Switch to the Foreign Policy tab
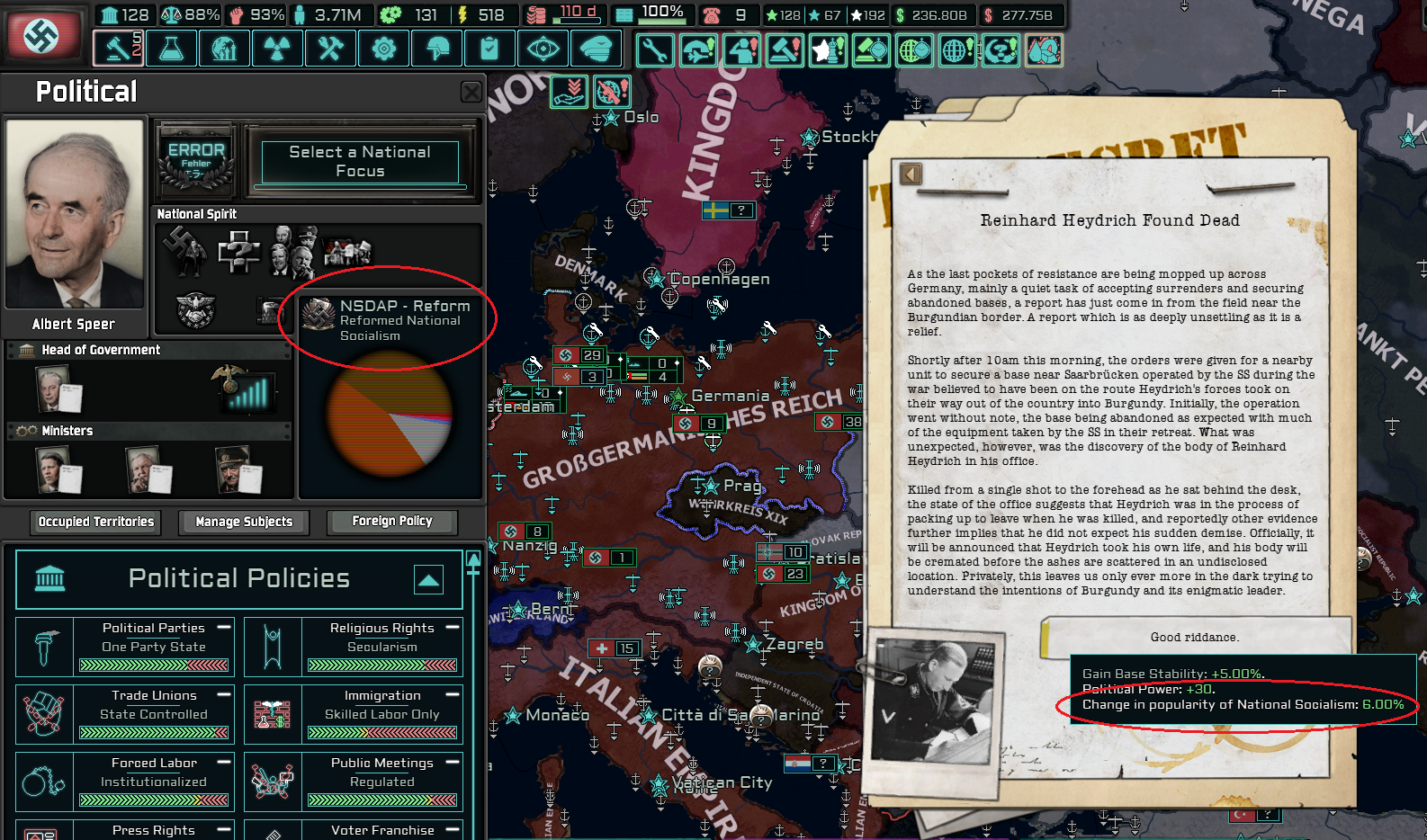Screen dimensions: 1427x840 391,522
